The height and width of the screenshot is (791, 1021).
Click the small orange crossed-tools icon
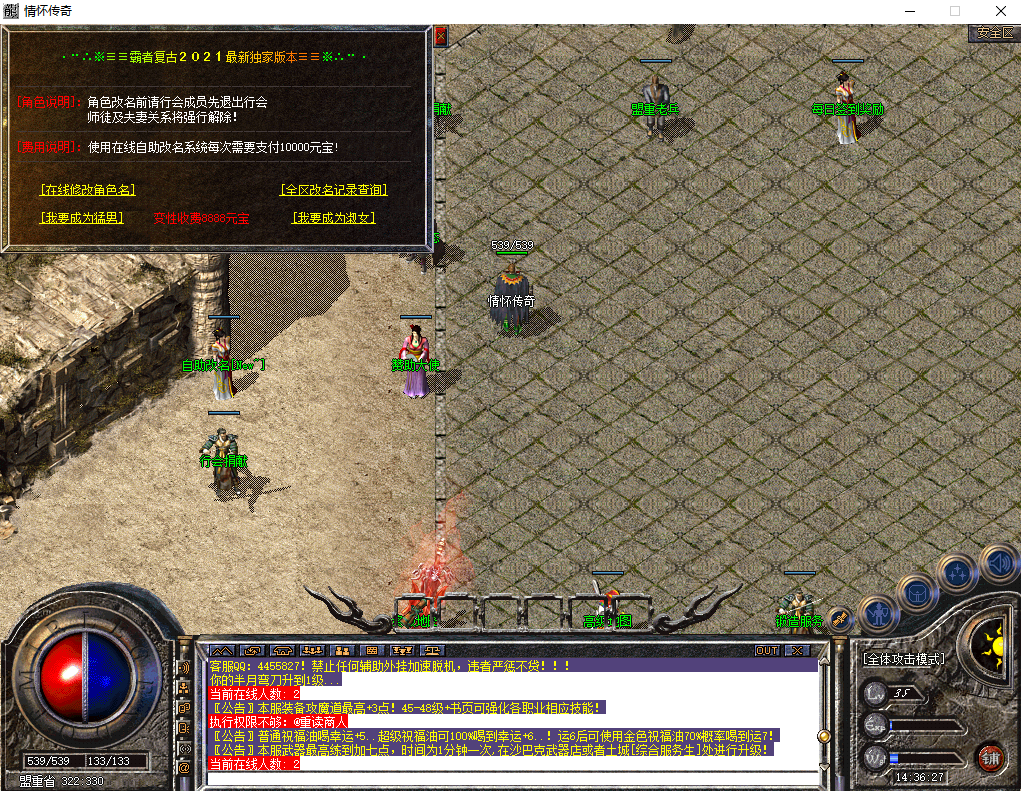click(841, 617)
